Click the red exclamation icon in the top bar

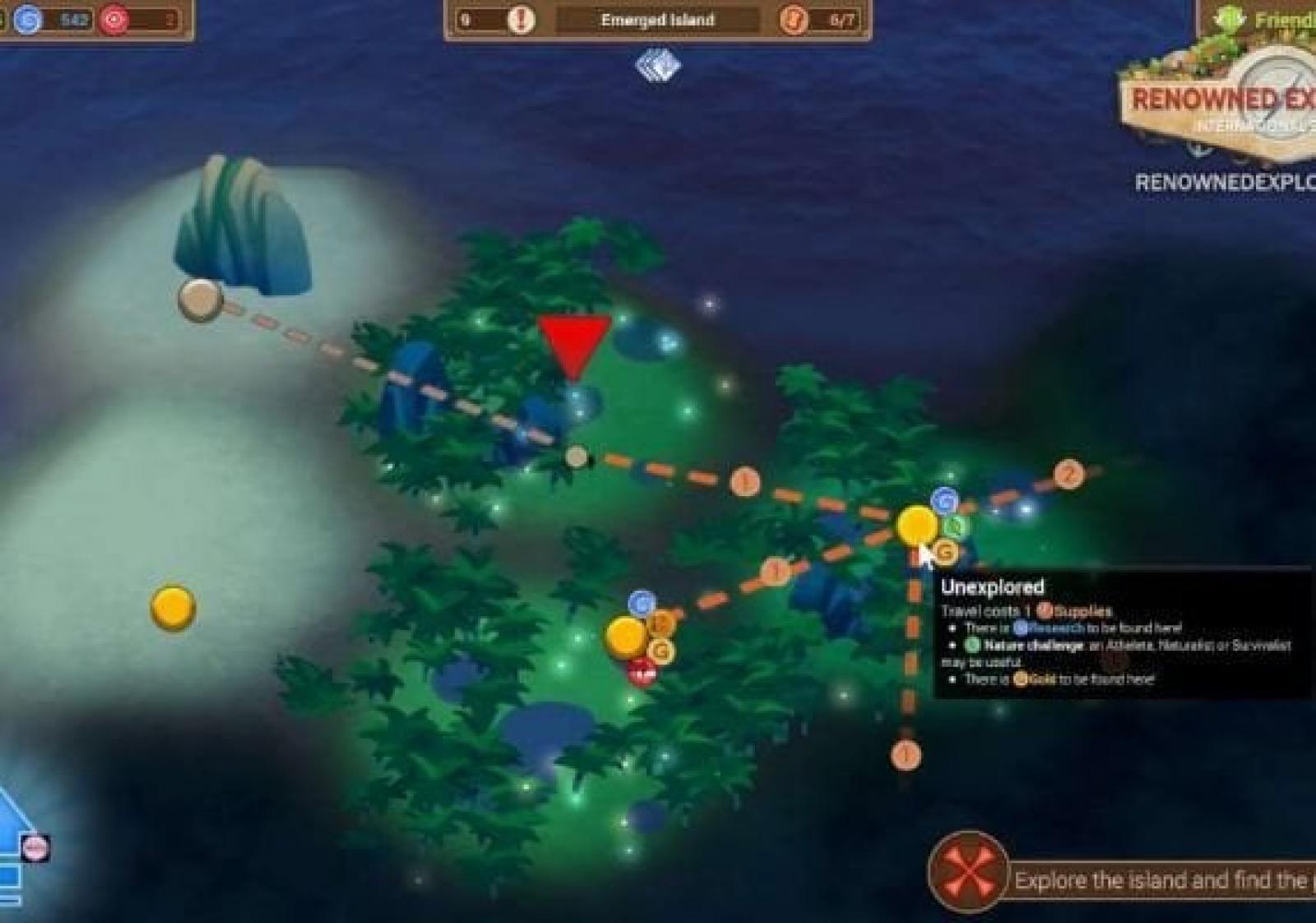(x=521, y=20)
